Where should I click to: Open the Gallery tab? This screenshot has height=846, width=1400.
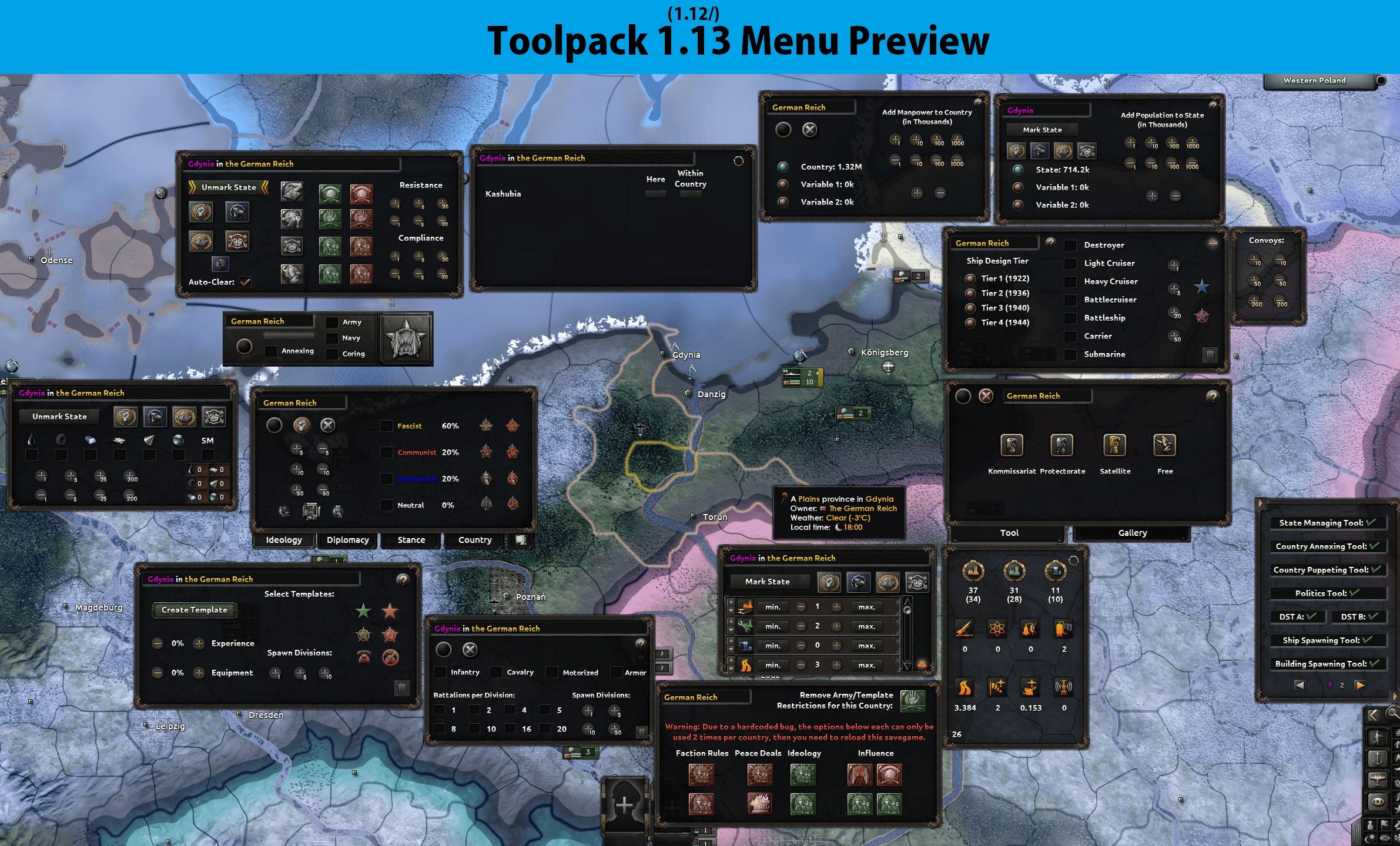click(1131, 533)
